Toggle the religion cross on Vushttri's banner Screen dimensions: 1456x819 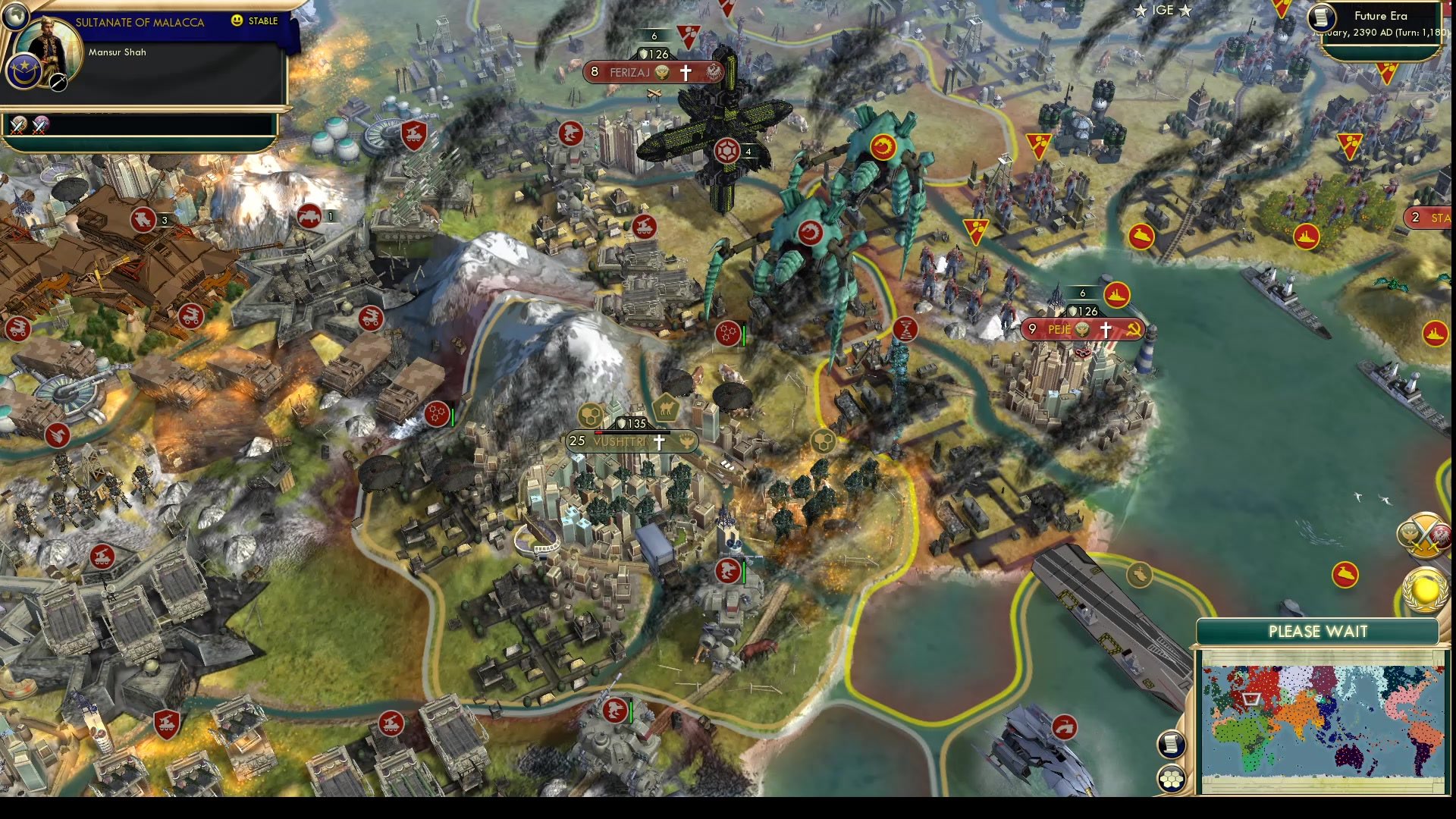click(x=661, y=442)
